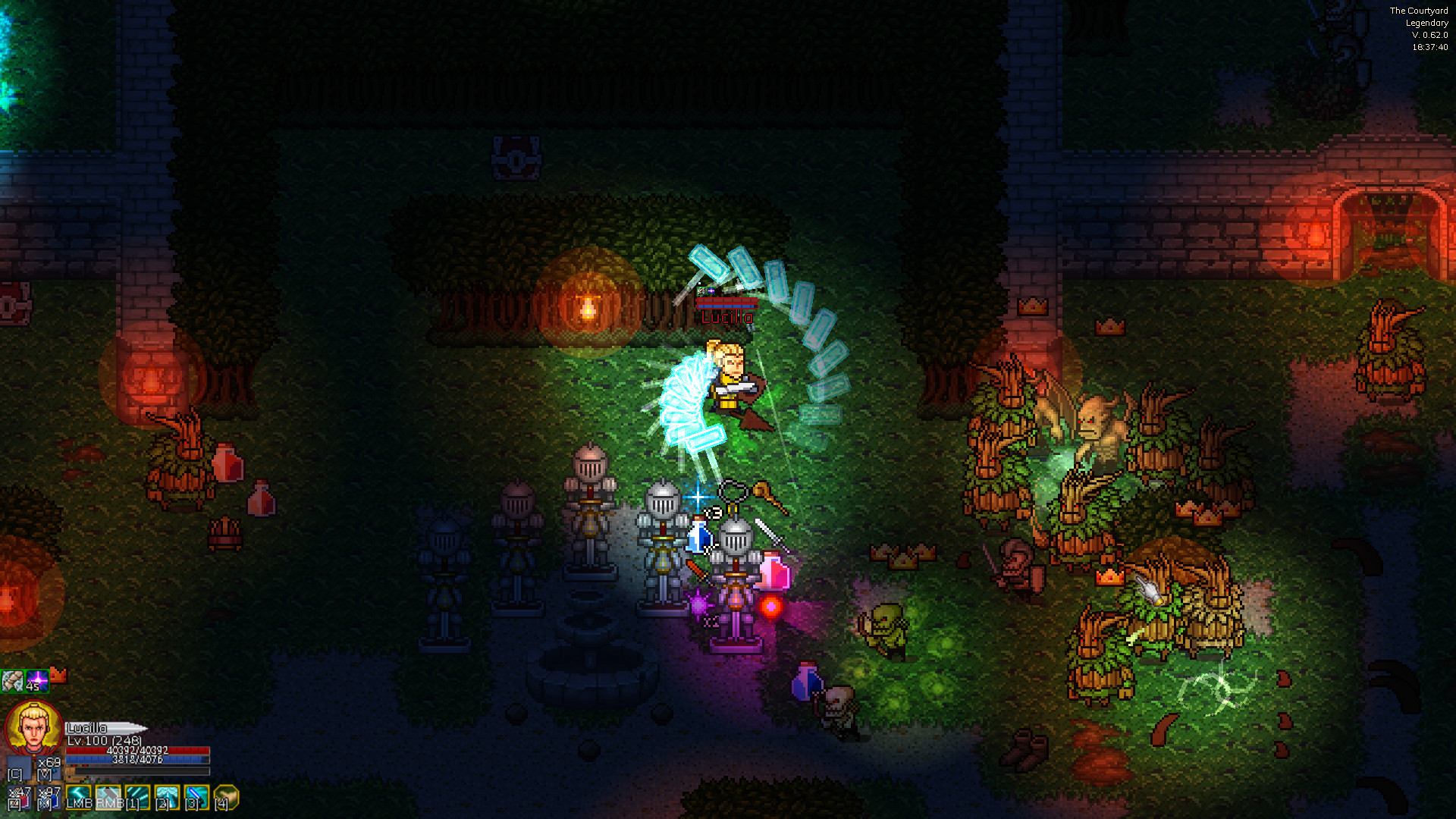Image resolution: width=1456 pixels, height=819 pixels.
Task: Click the 18:37:40 playtime clock text
Action: point(1431,48)
